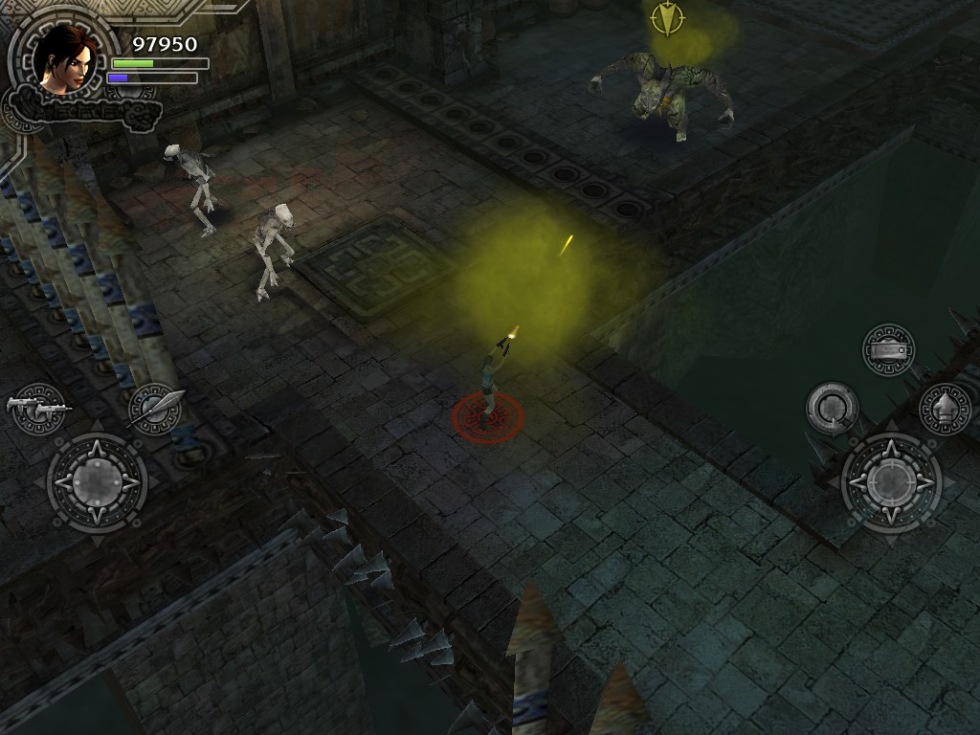Open Lara's character portrait
The height and width of the screenshot is (735, 980).
tap(63, 58)
